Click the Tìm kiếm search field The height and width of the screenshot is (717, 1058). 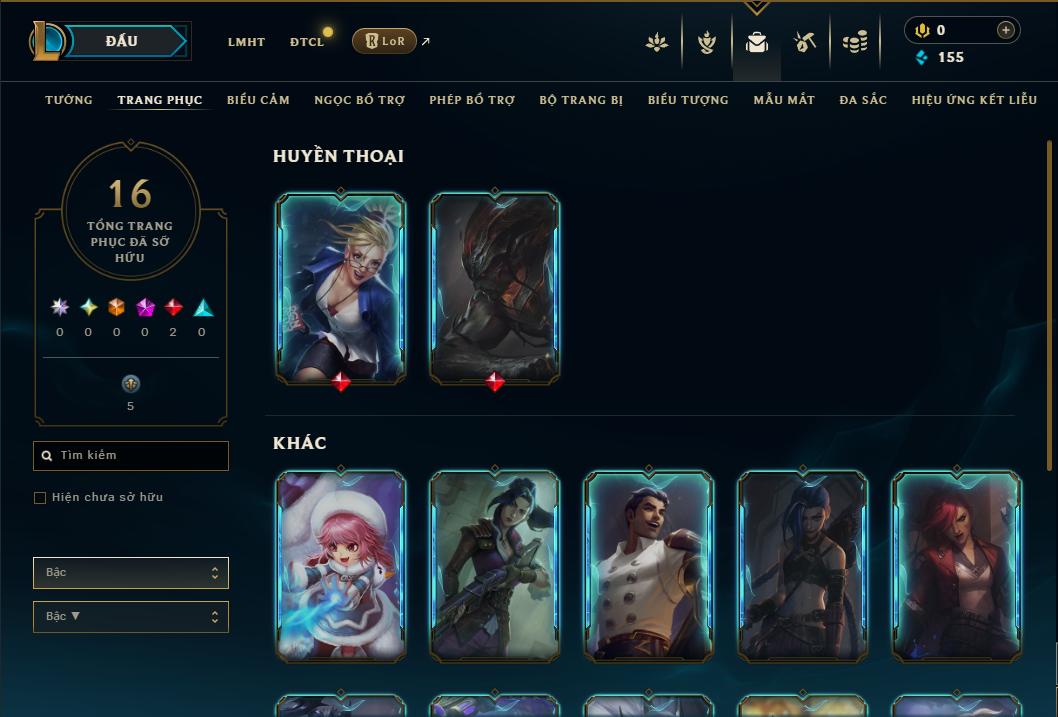click(x=131, y=456)
